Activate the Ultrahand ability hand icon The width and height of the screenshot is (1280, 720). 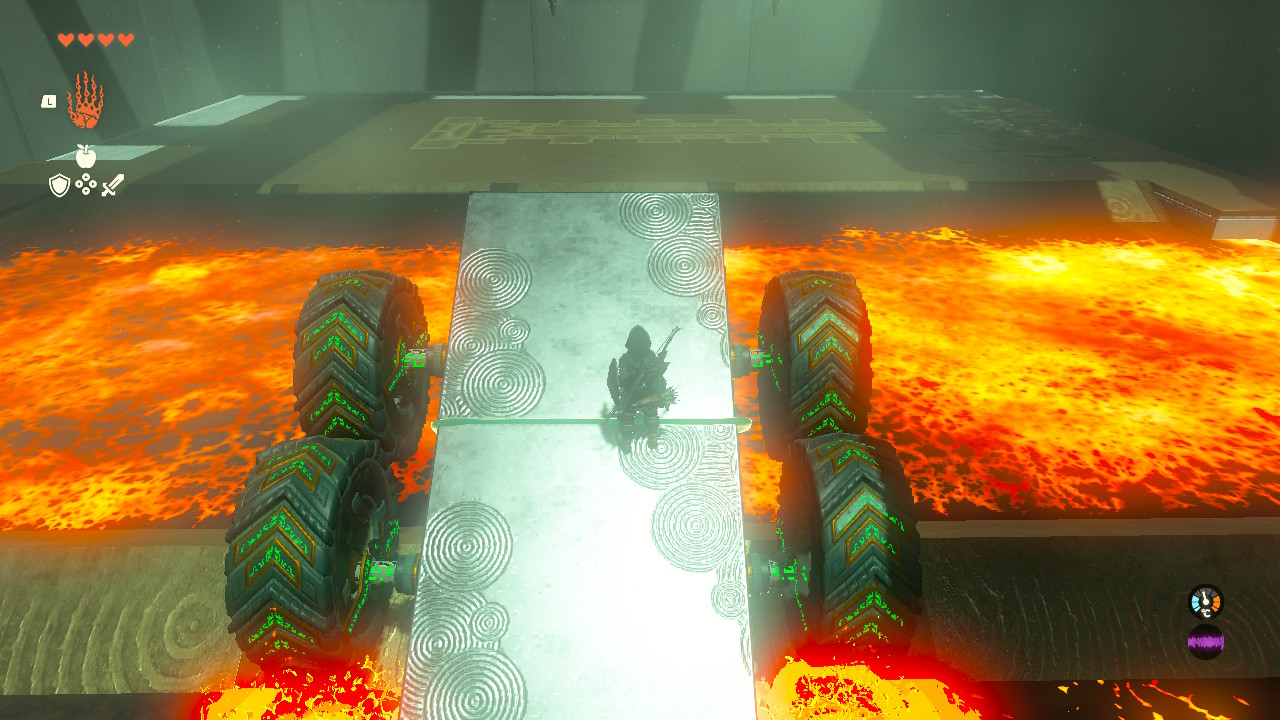pyautogui.click(x=85, y=100)
